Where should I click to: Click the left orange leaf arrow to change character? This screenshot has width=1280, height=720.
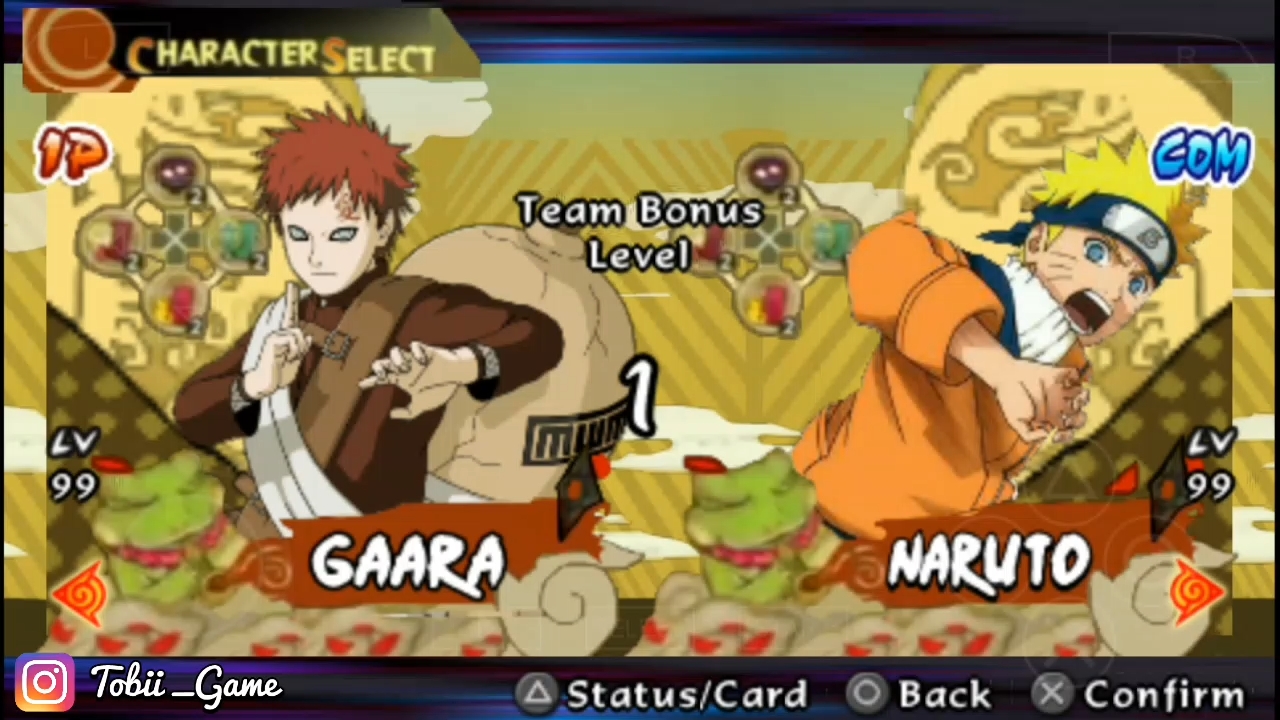80,592
